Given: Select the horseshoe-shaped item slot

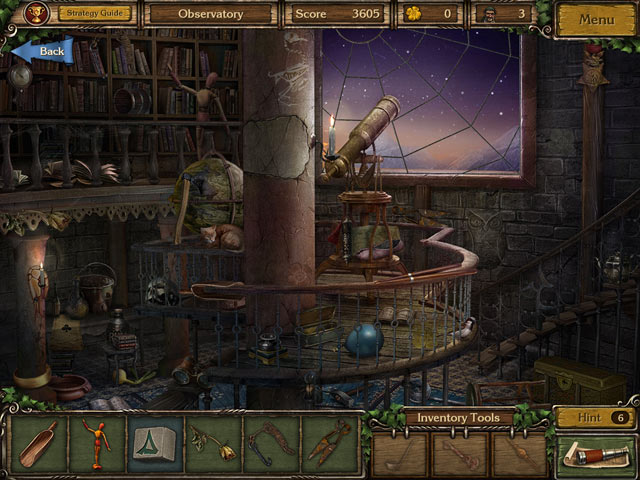Looking at the screenshot, I should [270, 443].
